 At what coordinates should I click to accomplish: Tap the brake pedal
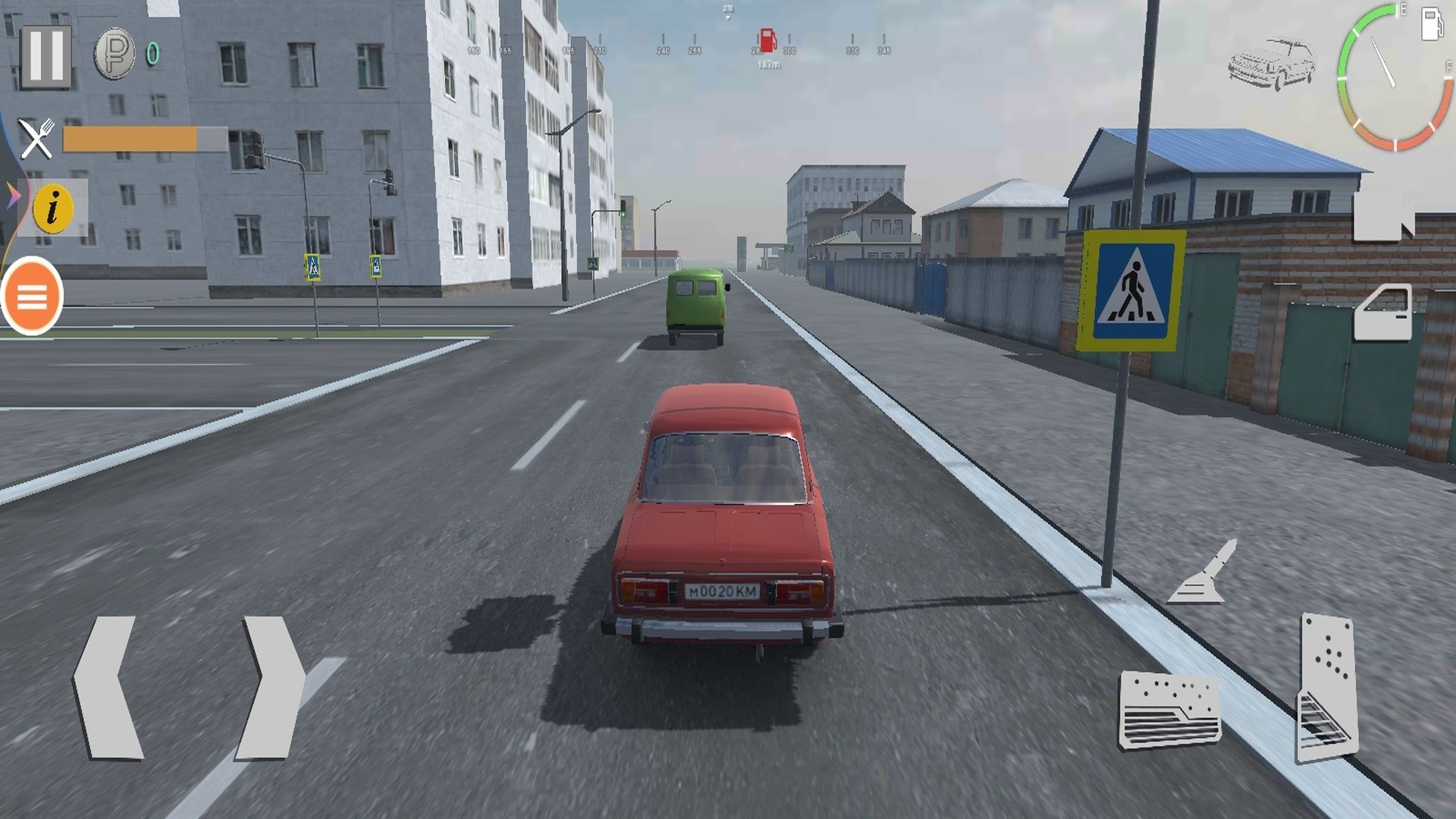[x=1169, y=709]
